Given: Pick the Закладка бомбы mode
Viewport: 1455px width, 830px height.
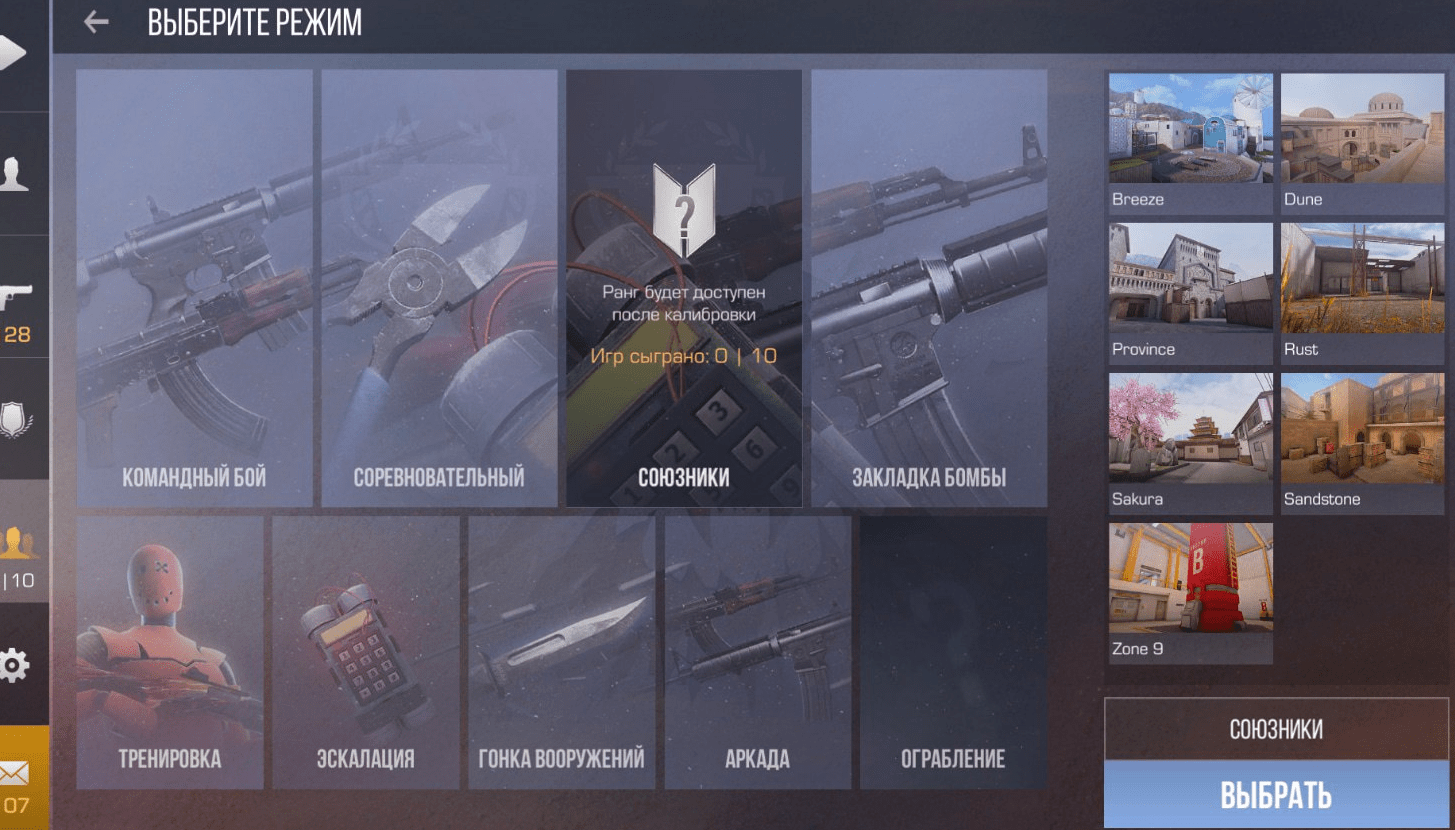Looking at the screenshot, I should coord(929,288).
